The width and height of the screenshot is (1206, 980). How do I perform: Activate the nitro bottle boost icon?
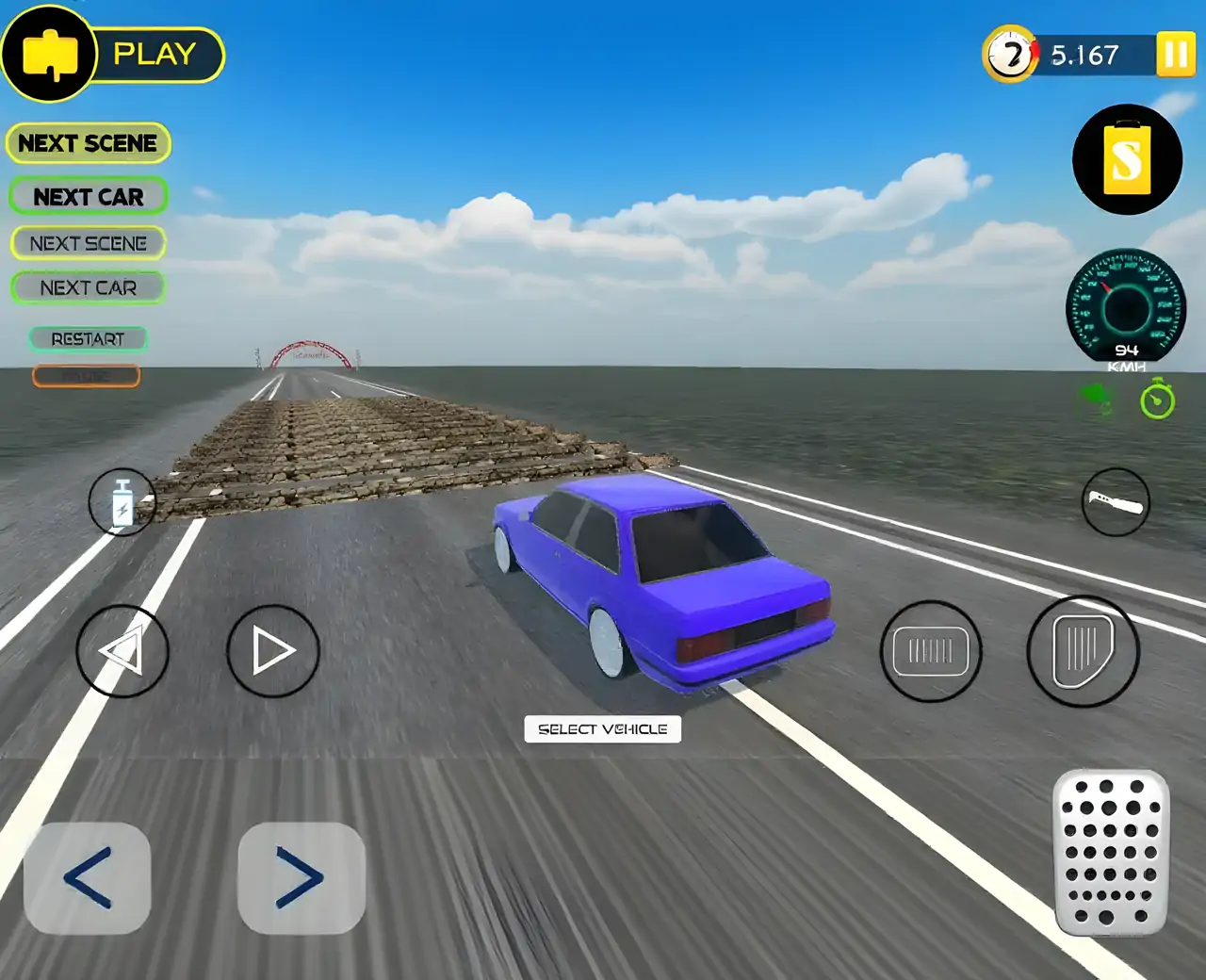point(122,502)
